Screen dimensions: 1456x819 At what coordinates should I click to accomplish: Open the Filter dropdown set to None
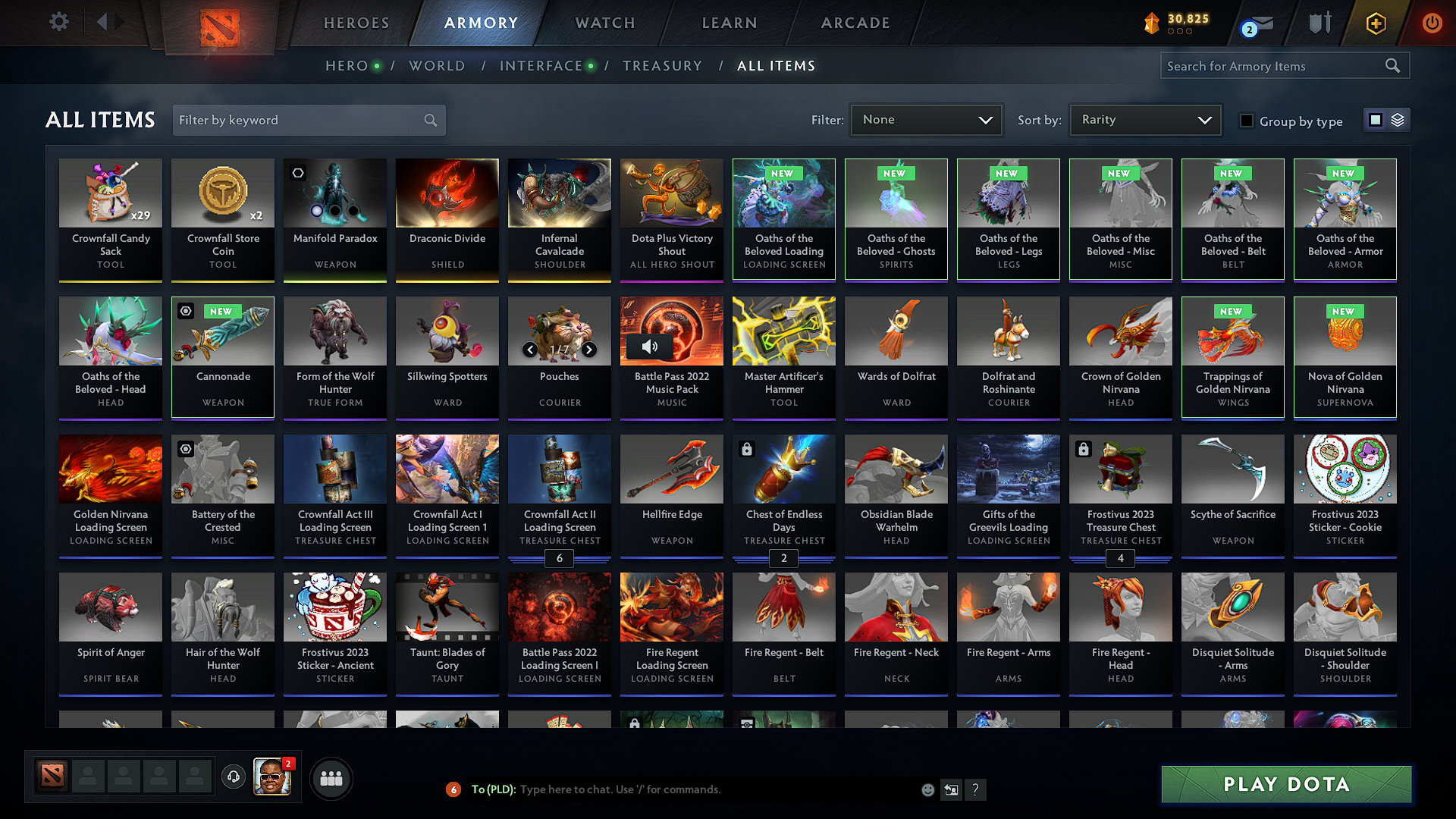click(926, 119)
